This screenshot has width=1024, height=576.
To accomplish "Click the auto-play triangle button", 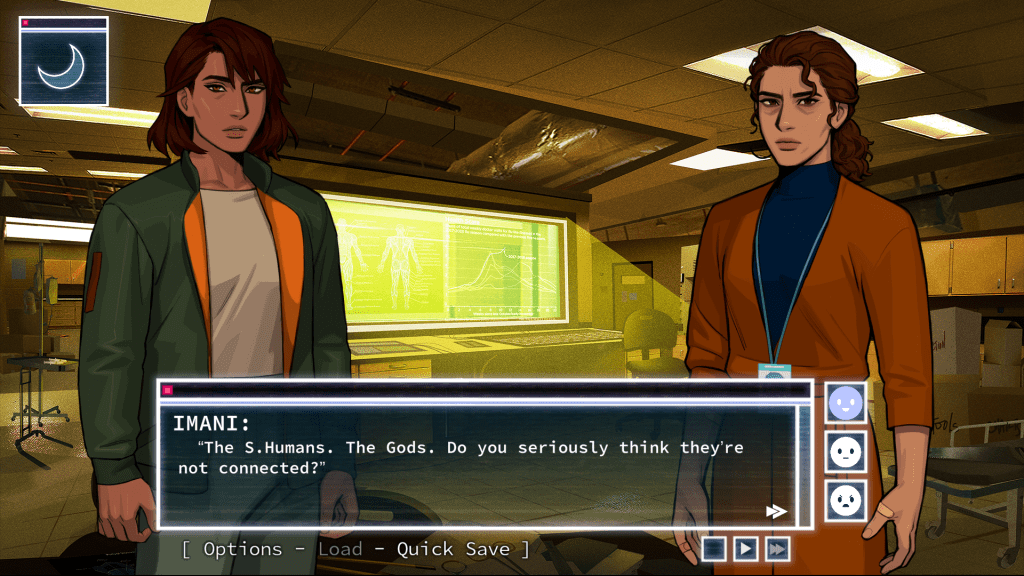I will pyautogui.click(x=745, y=548).
